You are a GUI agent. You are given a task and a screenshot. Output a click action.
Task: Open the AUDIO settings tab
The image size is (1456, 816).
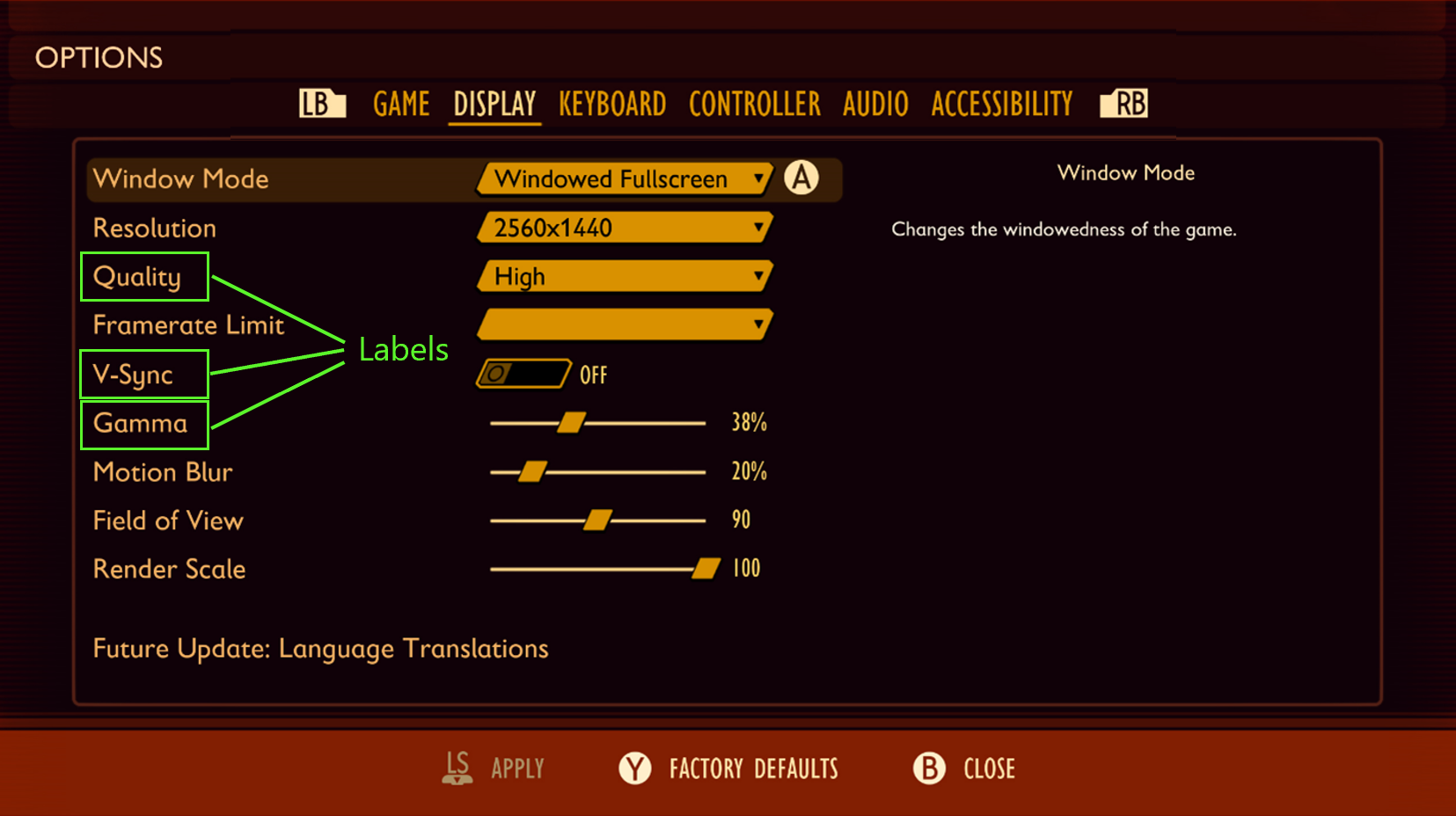pos(874,103)
